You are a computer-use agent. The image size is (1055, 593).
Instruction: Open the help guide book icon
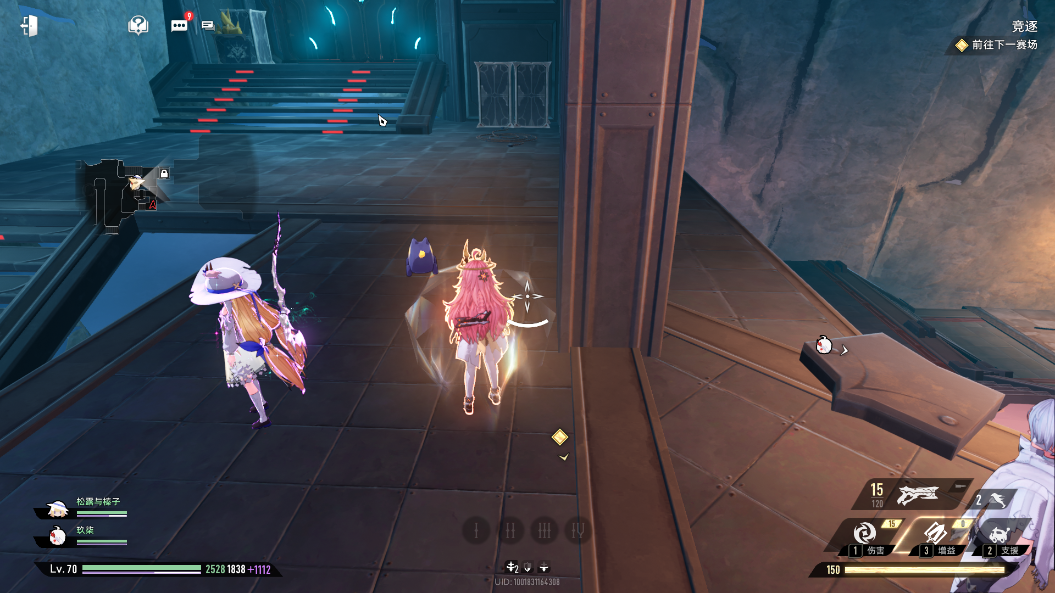(x=138, y=25)
